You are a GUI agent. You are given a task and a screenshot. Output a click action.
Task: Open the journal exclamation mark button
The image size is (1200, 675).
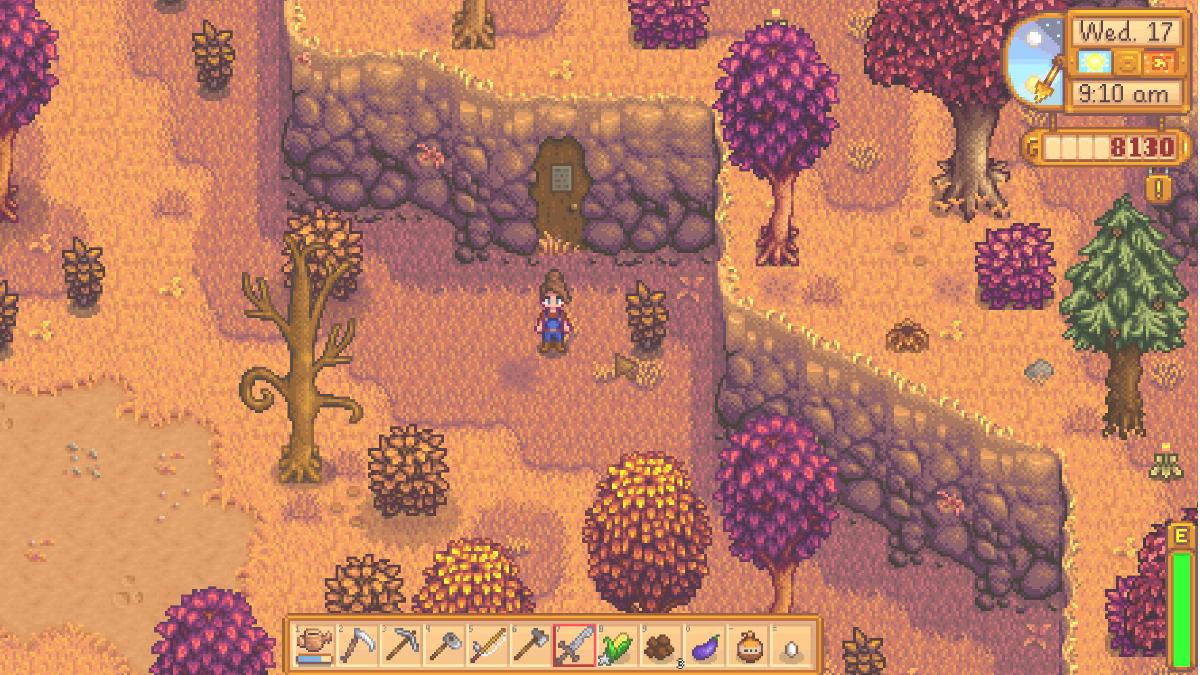click(1159, 188)
